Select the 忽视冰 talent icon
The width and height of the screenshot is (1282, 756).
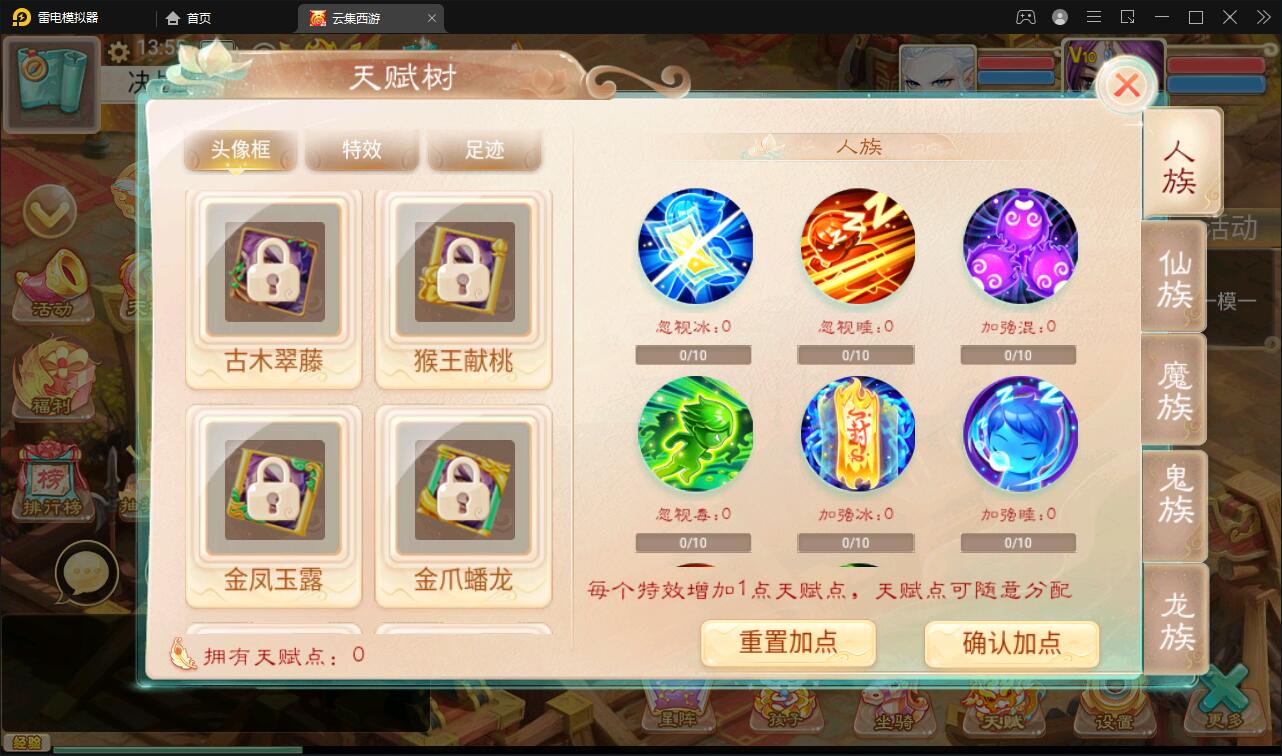point(695,245)
